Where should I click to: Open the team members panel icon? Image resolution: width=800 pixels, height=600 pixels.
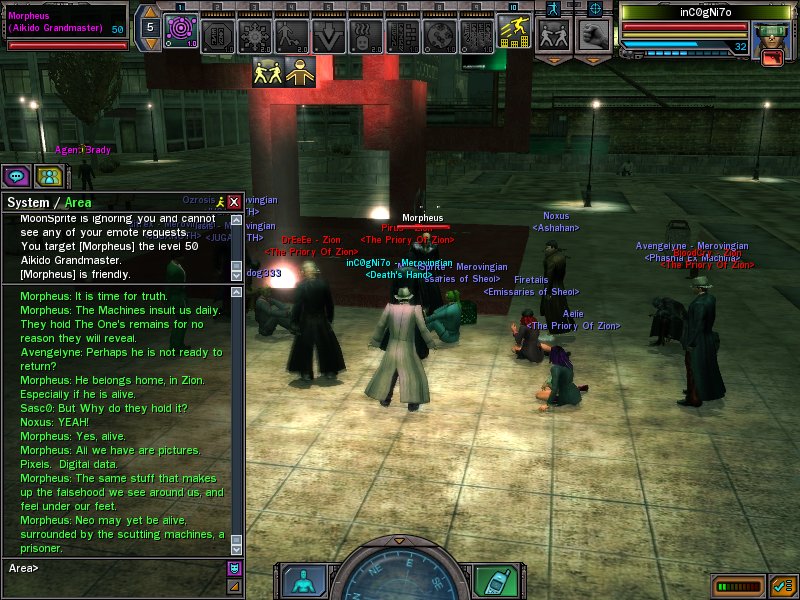coord(48,176)
